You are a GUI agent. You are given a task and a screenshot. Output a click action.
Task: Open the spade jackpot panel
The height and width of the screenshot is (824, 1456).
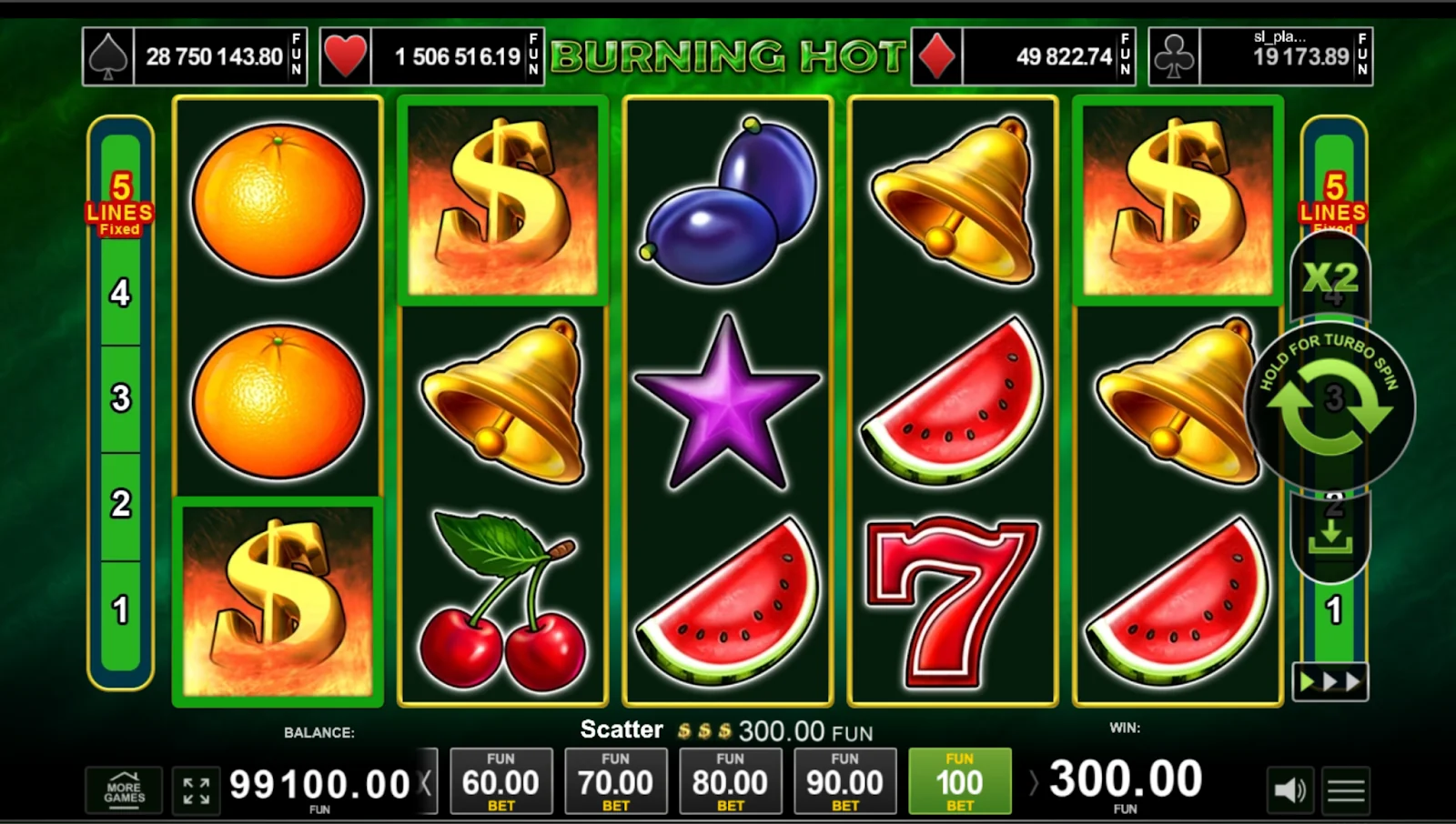[195, 56]
